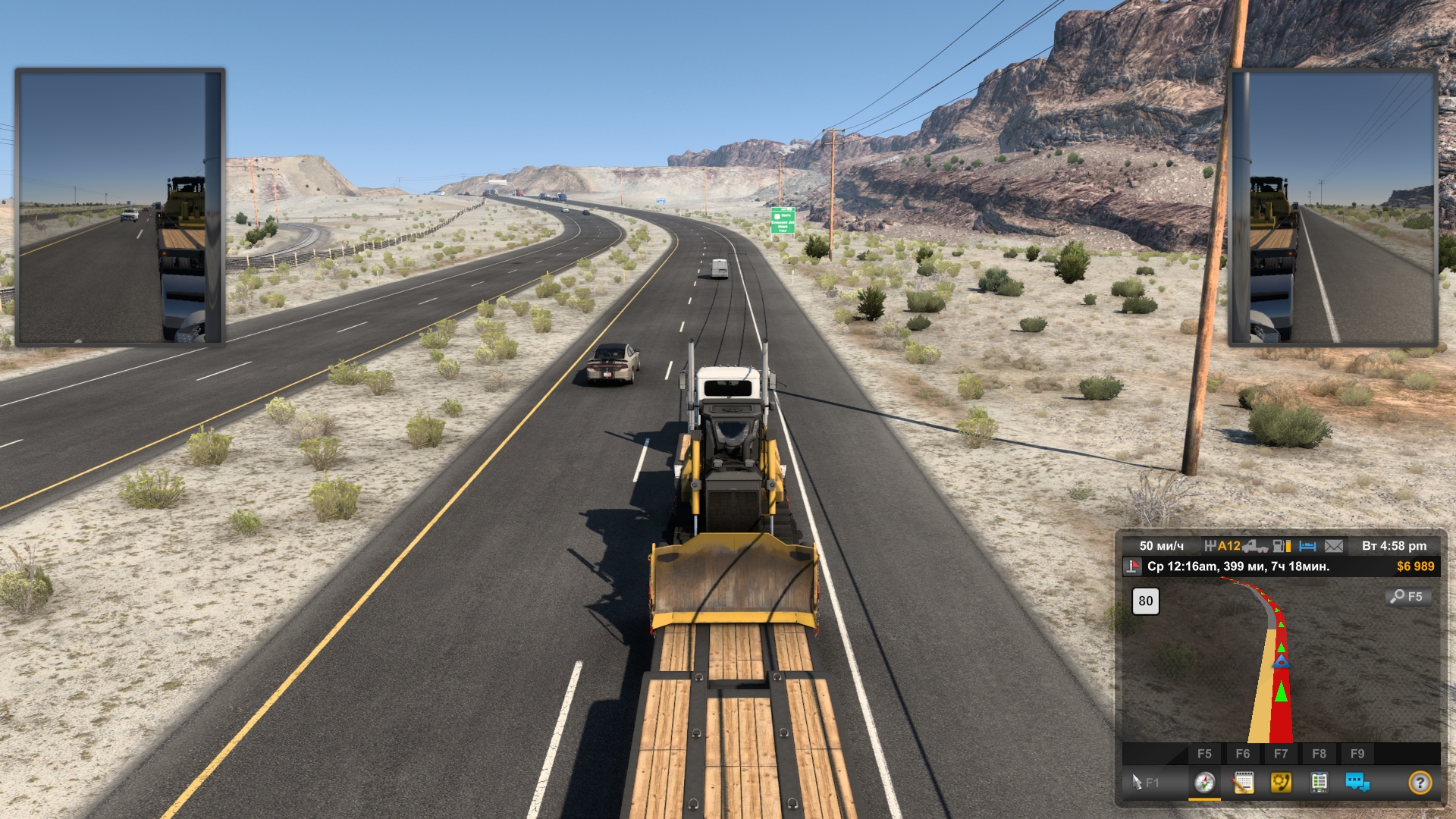Click the truck damage status icon
The image size is (1456, 819).
point(1255,546)
